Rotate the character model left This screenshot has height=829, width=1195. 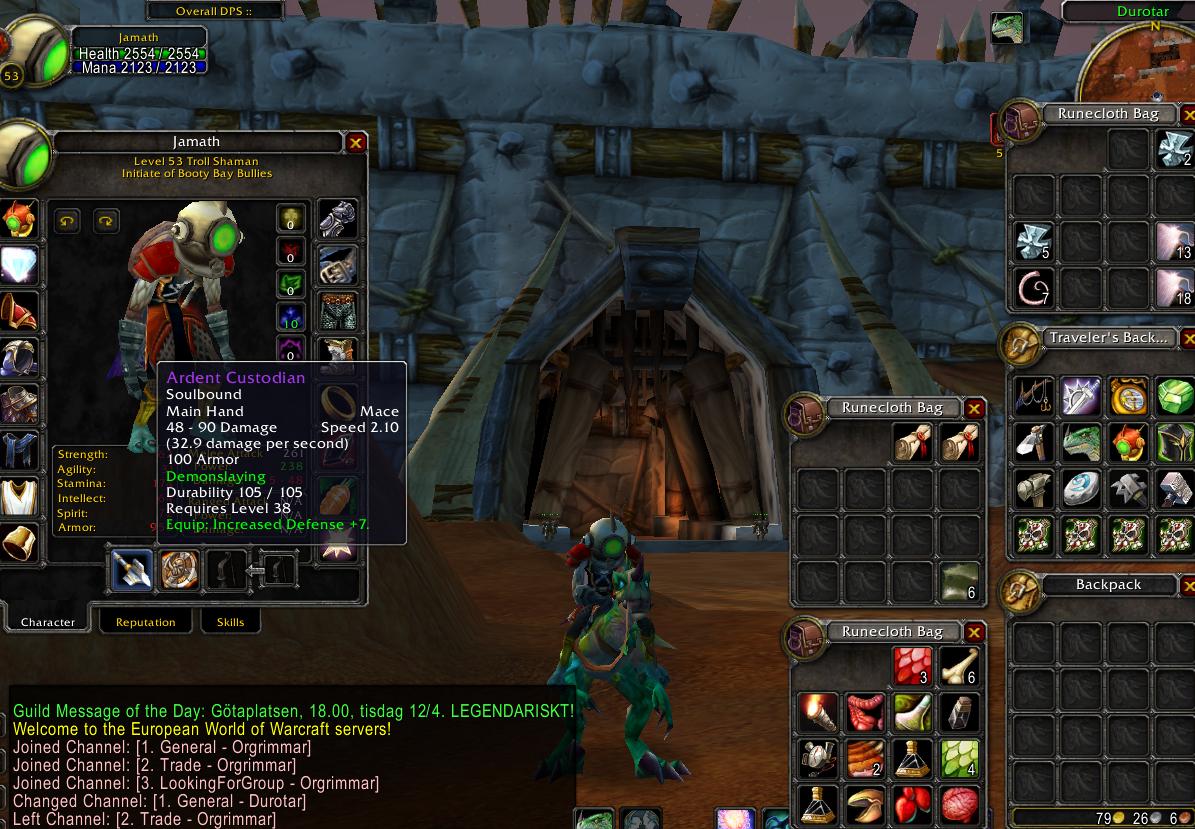click(x=67, y=220)
